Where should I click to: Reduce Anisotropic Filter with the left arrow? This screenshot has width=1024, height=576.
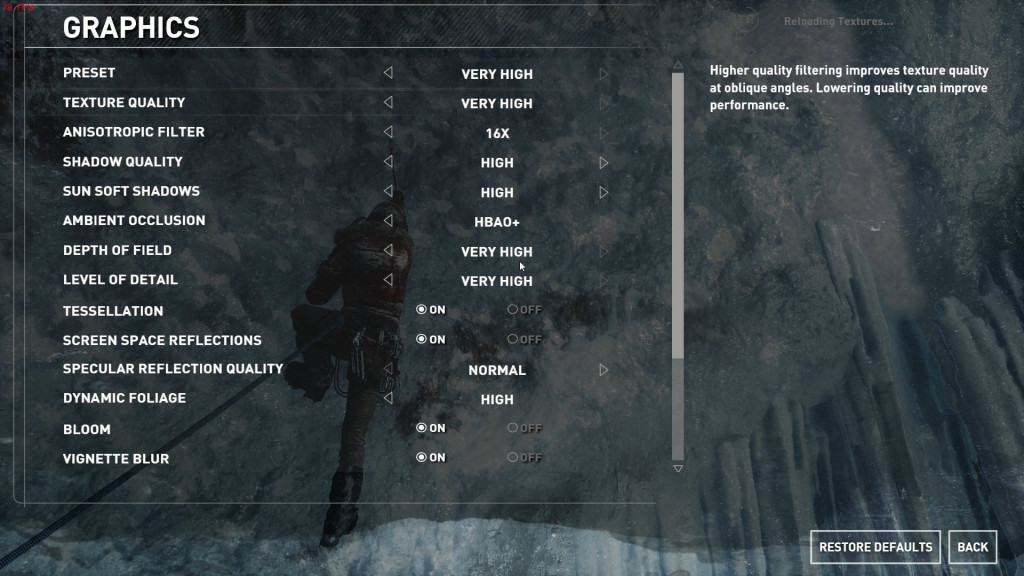(x=388, y=132)
